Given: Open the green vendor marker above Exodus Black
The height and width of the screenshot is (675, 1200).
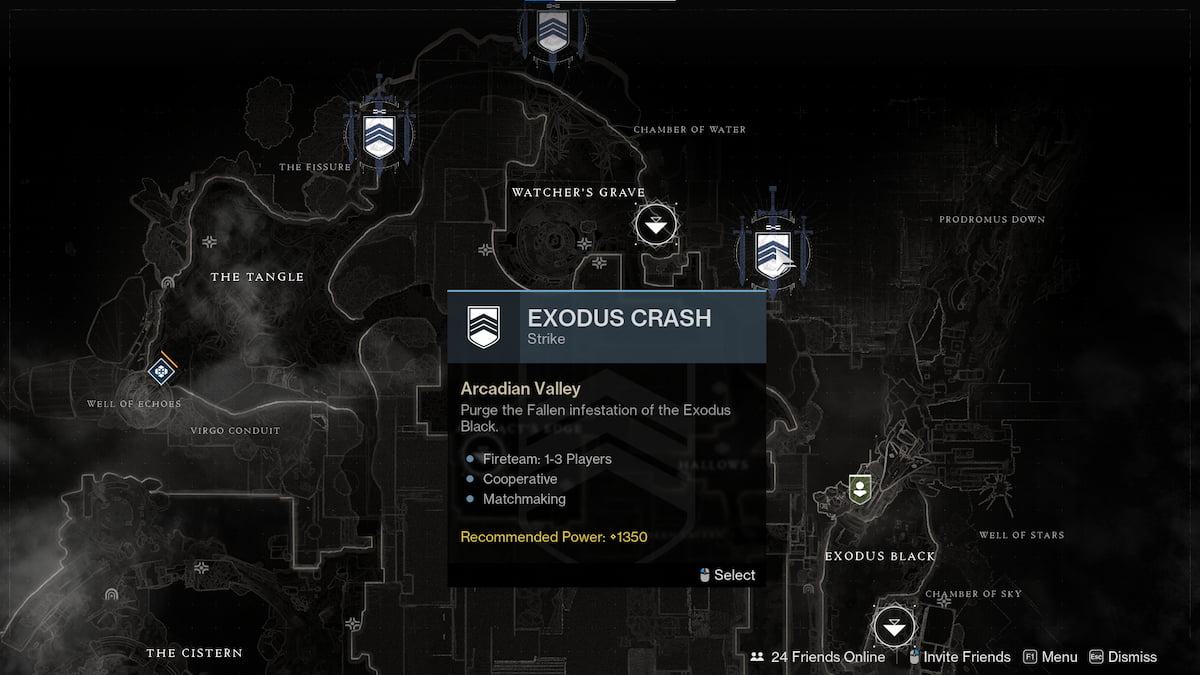Looking at the screenshot, I should click(x=859, y=489).
